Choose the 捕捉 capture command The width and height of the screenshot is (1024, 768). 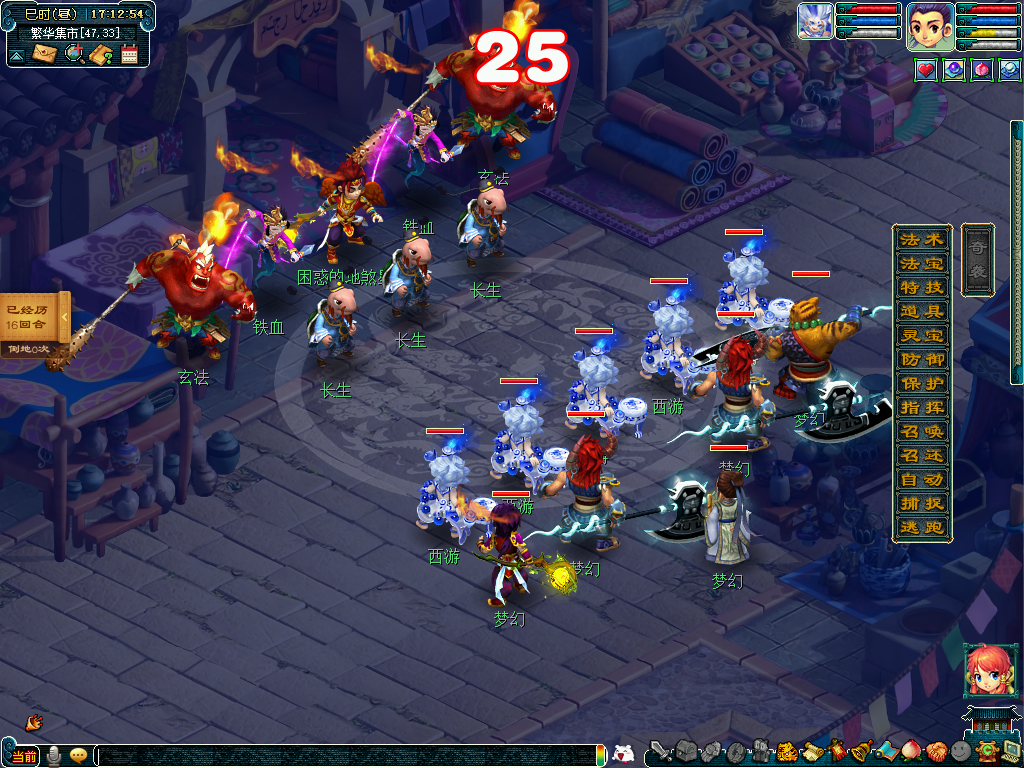coord(921,504)
